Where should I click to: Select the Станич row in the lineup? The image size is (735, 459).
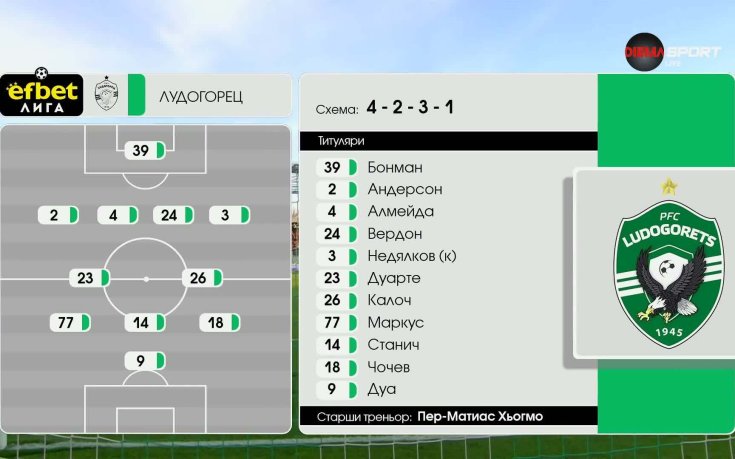point(393,344)
